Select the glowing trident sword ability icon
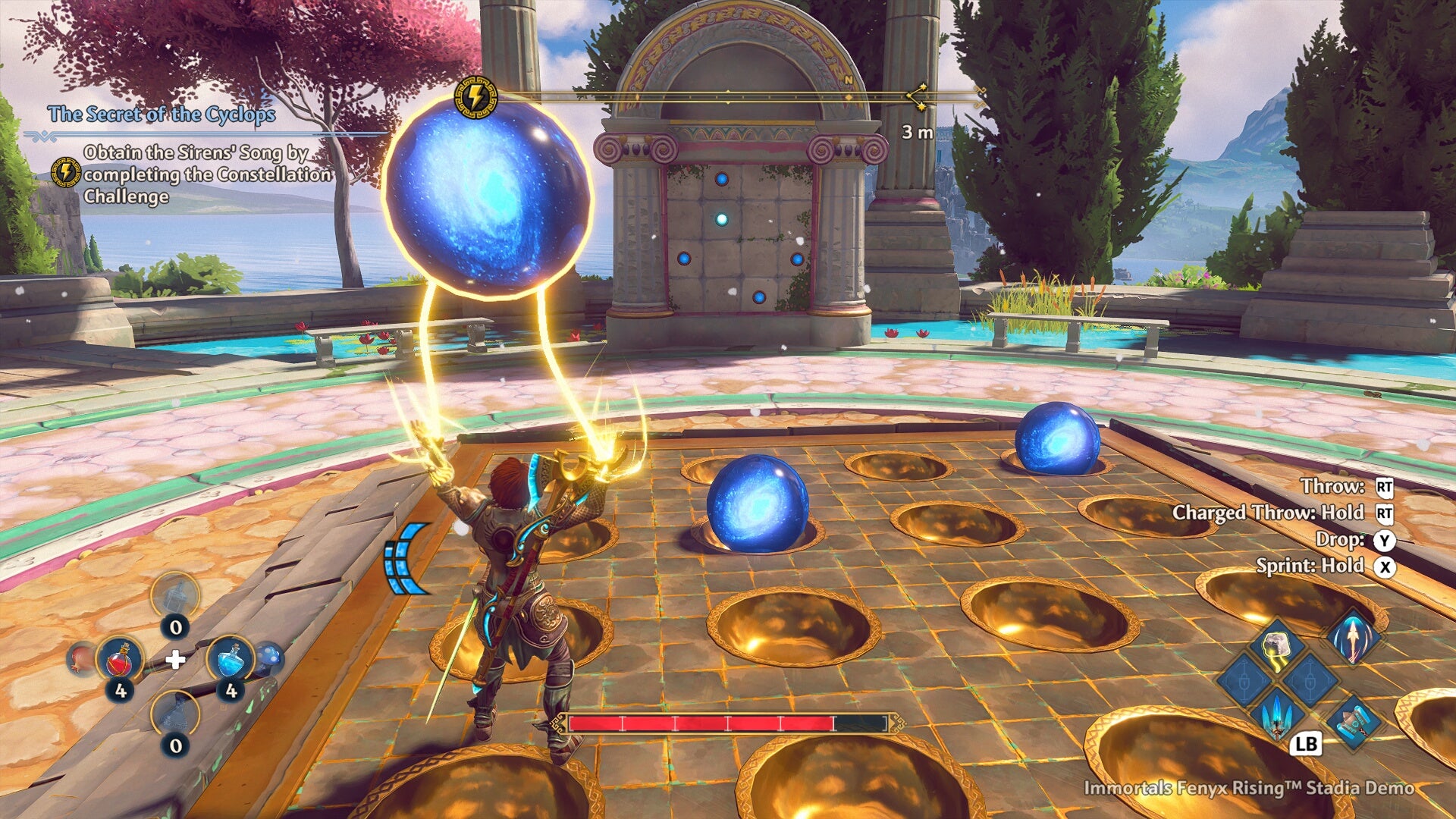This screenshot has height=819, width=1456. coord(1276,718)
